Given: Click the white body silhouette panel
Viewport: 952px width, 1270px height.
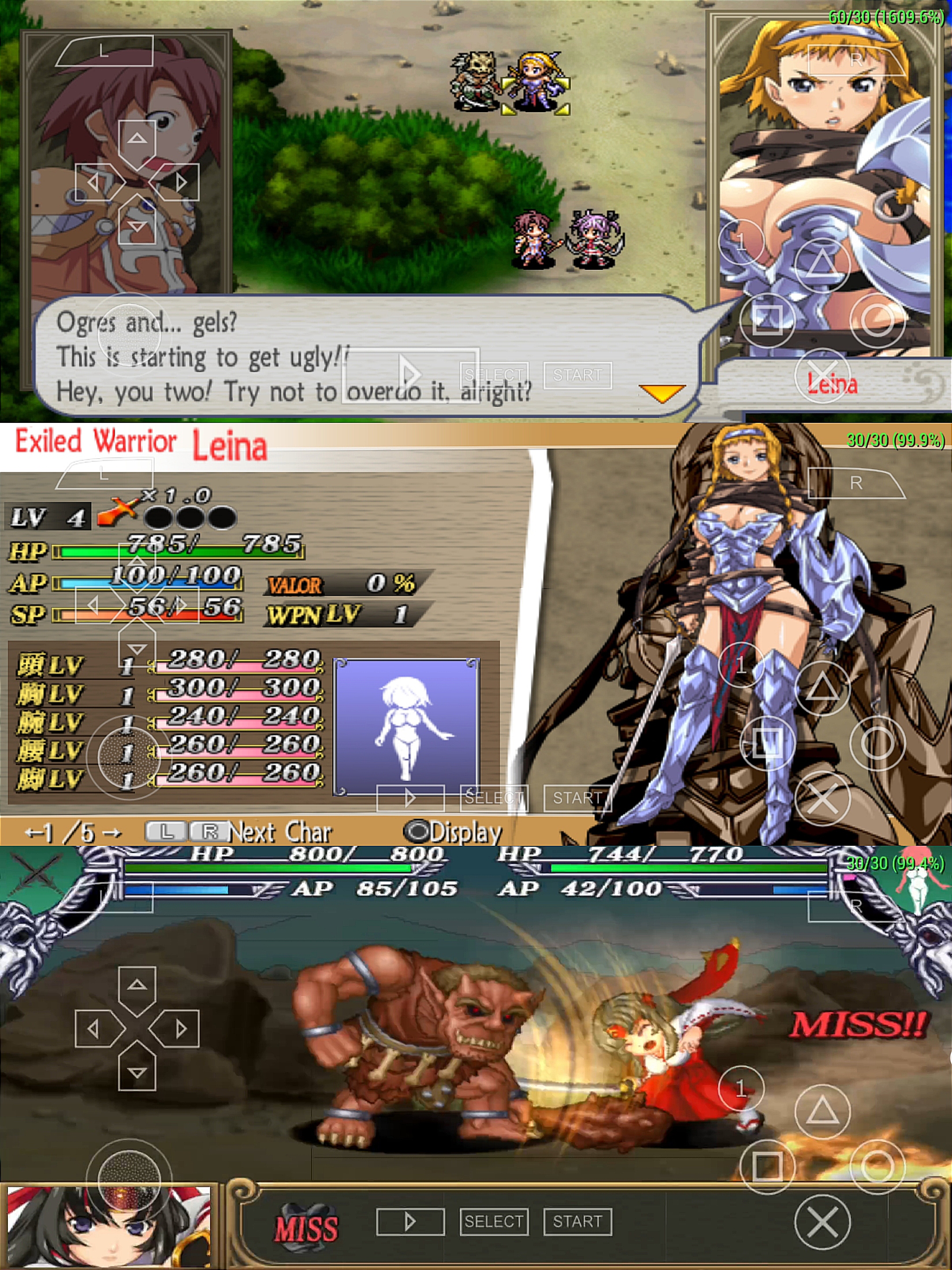Looking at the screenshot, I should (x=406, y=727).
